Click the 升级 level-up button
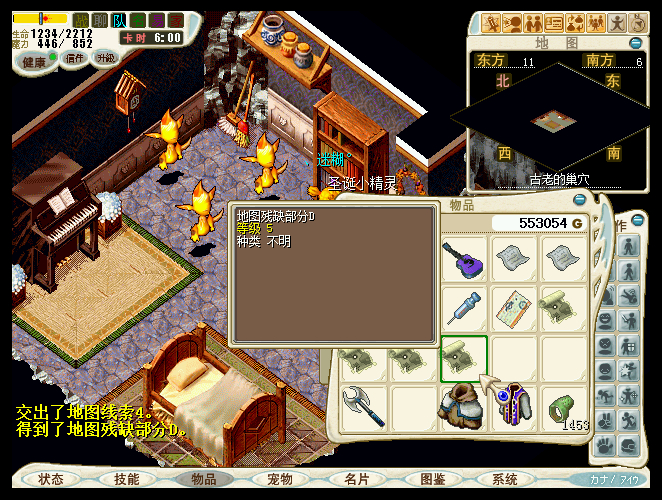 tap(105, 59)
